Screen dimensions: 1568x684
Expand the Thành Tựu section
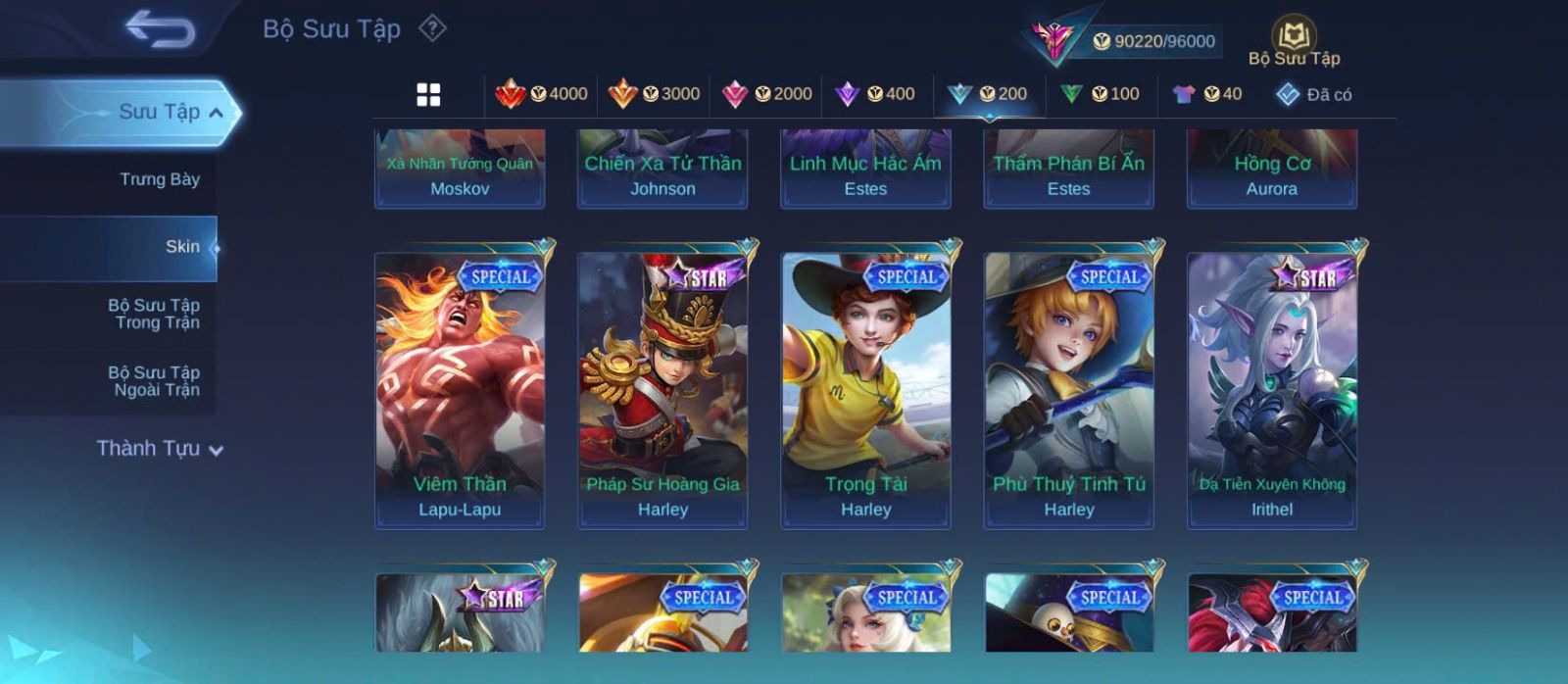pos(160,449)
